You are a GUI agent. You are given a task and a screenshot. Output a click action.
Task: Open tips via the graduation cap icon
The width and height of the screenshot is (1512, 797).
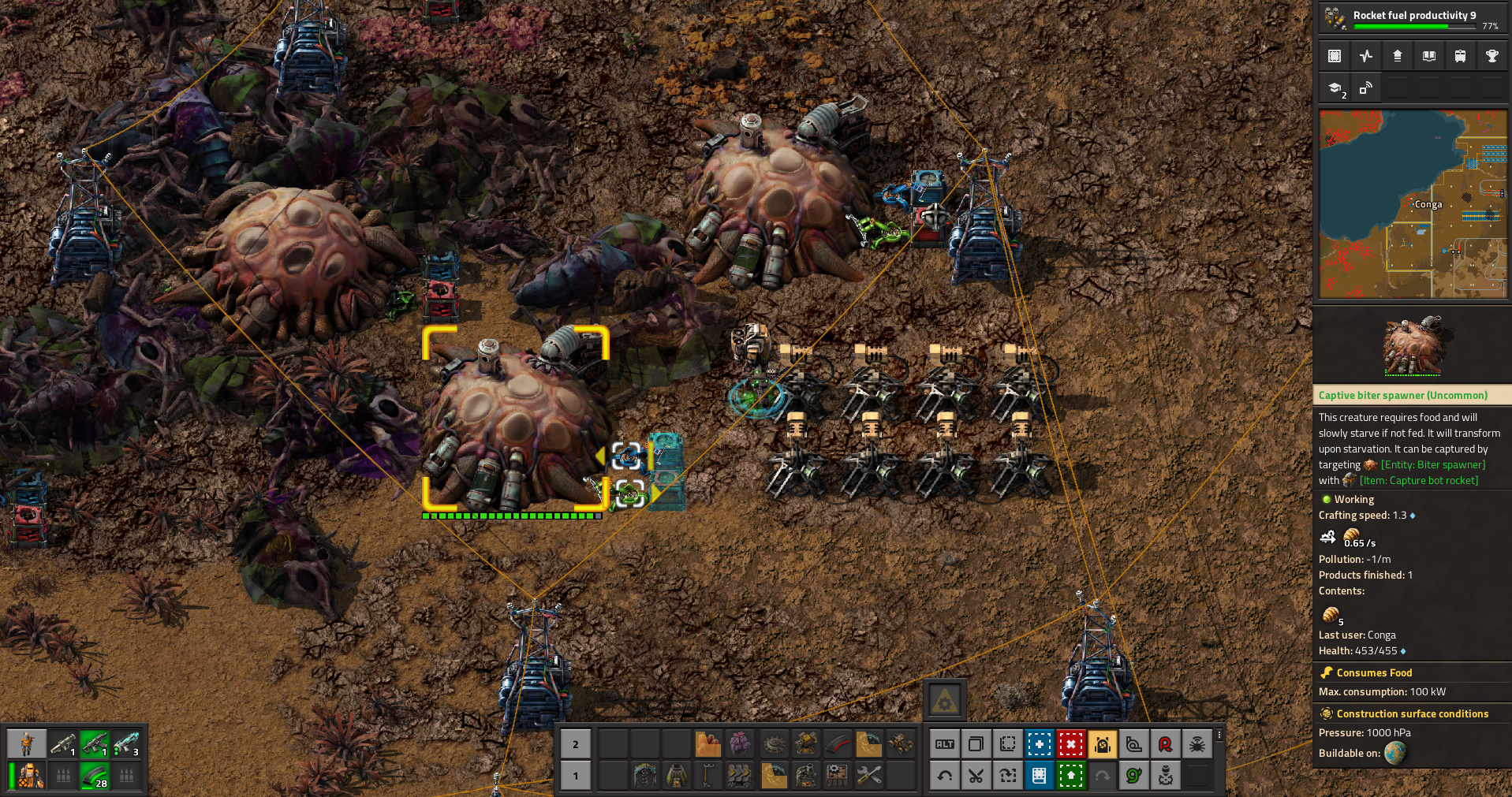[x=1335, y=88]
